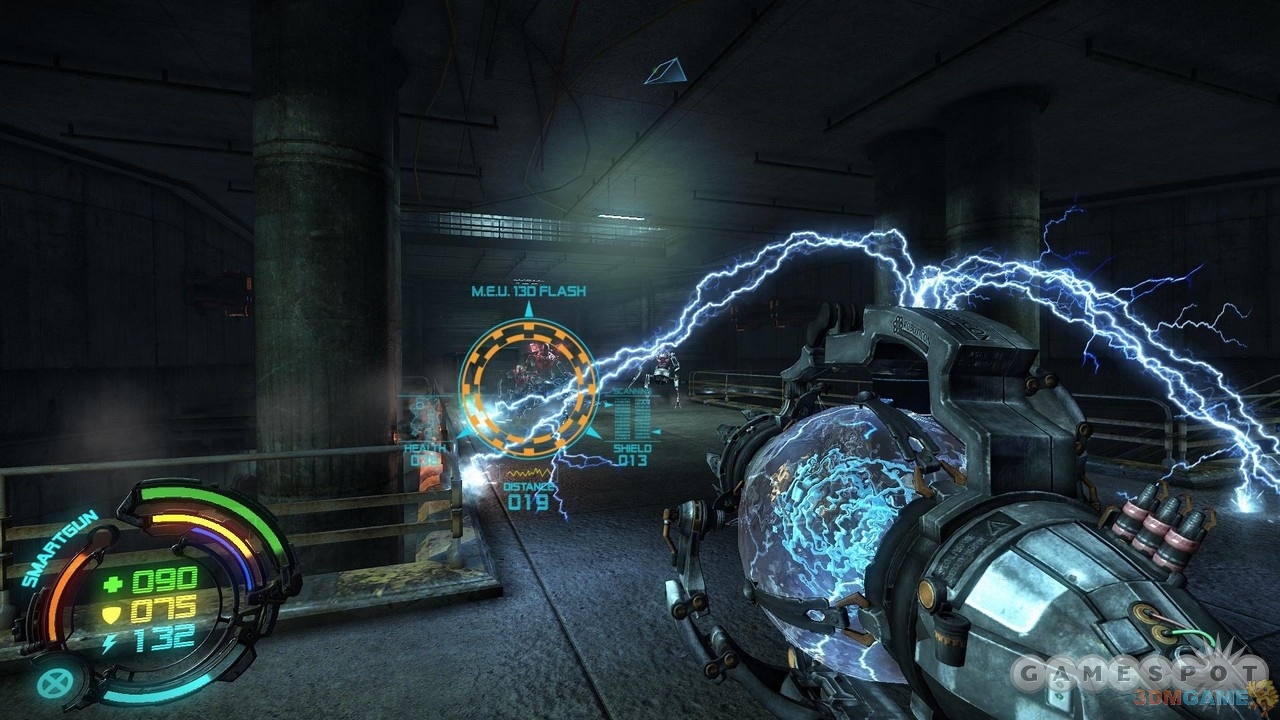Click the circled X icon on the HUD
1280x720 pixels.
tap(51, 682)
